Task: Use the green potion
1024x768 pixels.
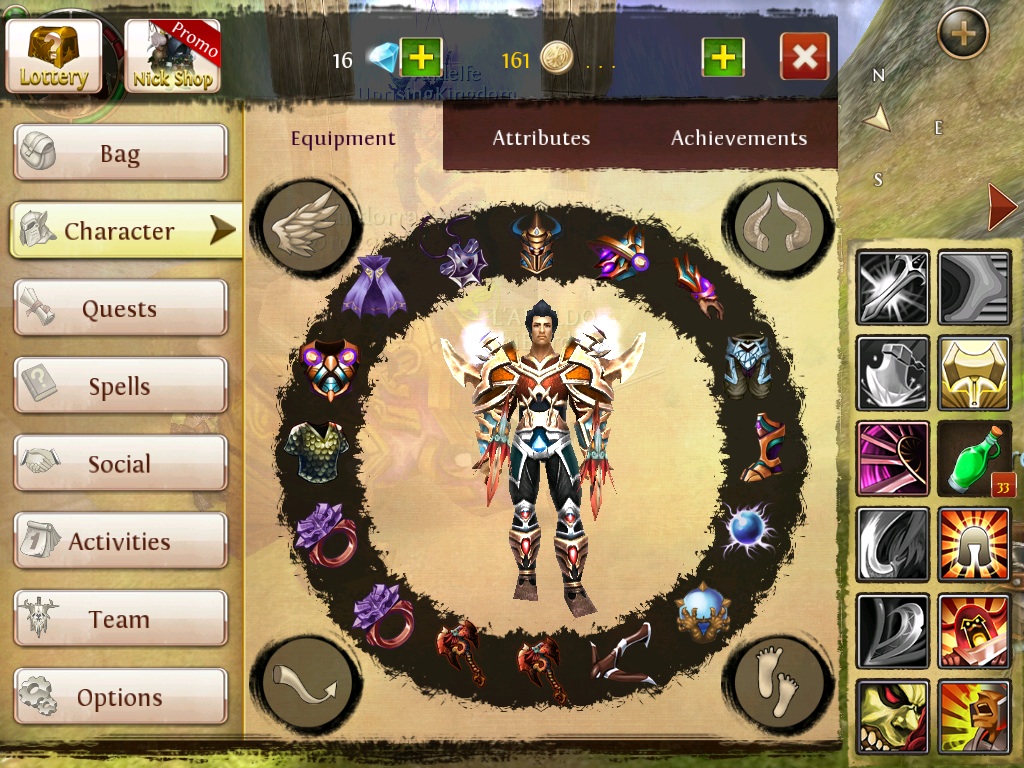Action: point(974,458)
